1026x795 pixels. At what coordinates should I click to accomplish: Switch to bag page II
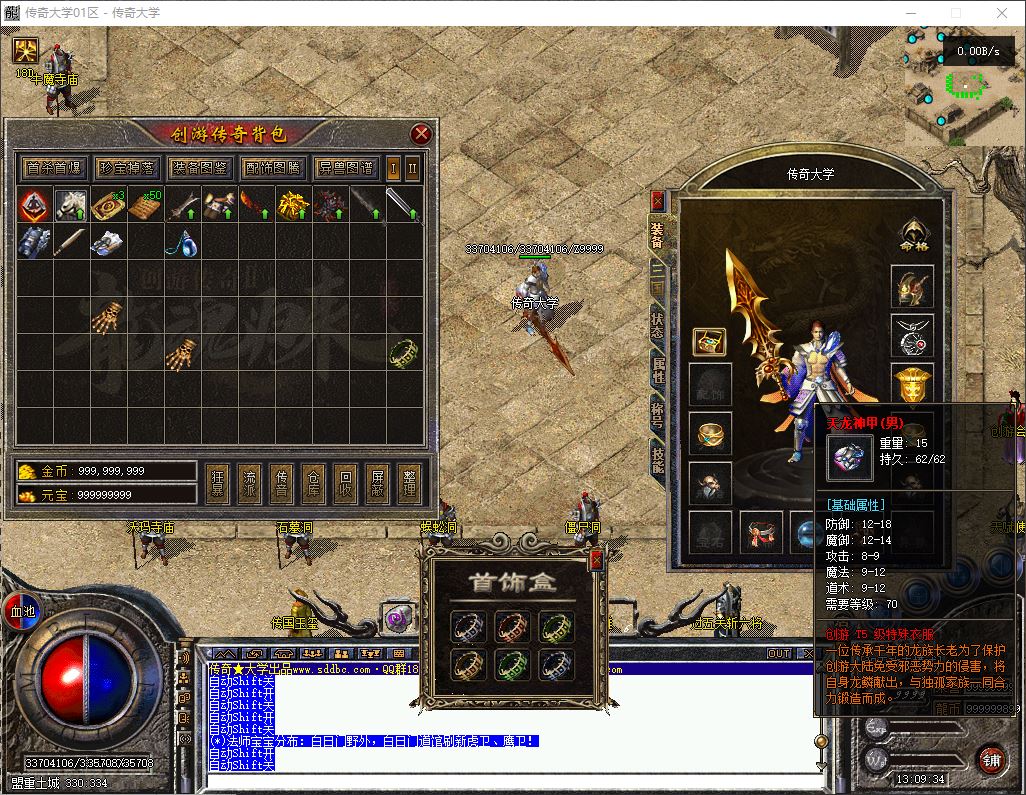(412, 167)
